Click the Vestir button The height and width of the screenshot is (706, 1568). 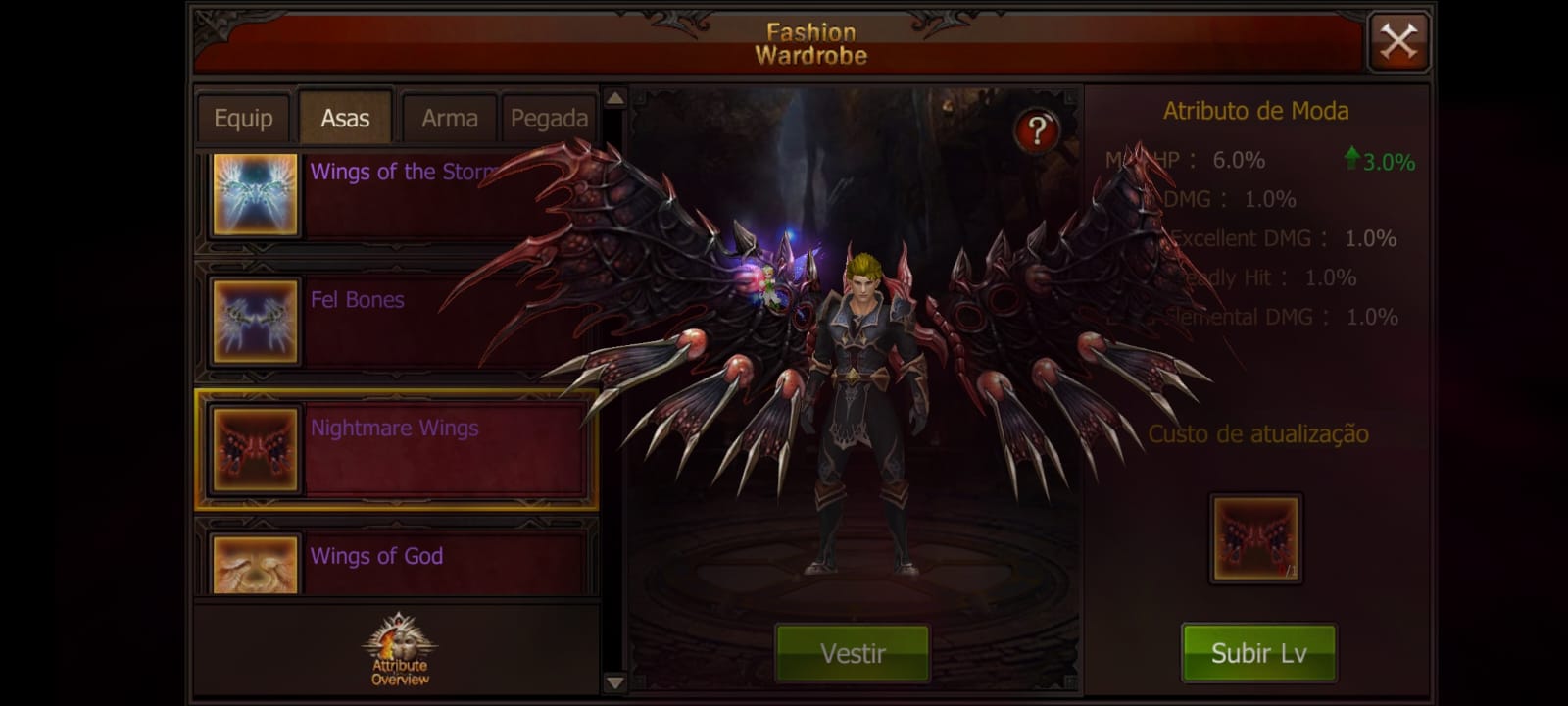pos(853,653)
